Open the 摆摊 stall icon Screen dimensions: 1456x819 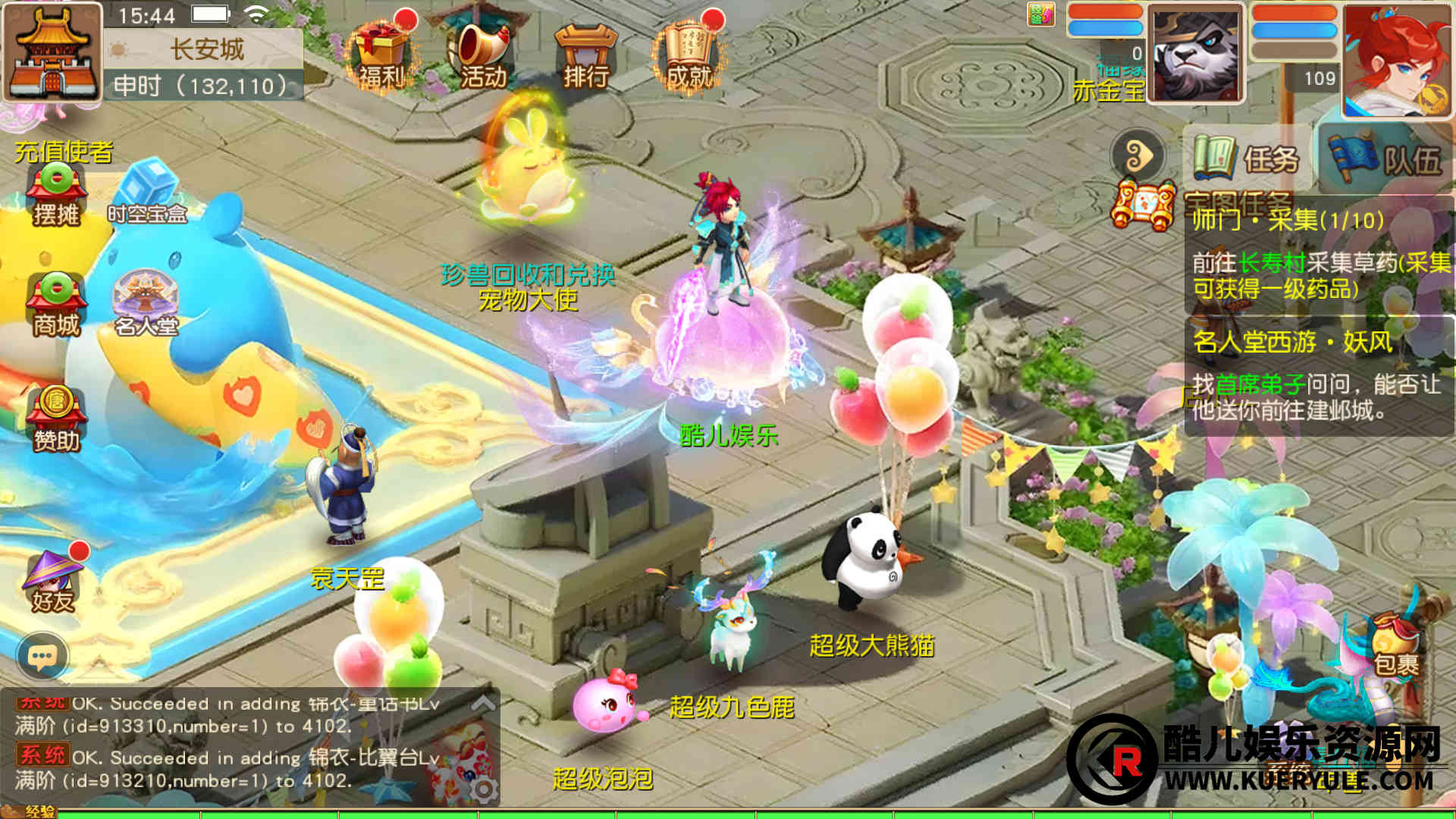(56, 194)
